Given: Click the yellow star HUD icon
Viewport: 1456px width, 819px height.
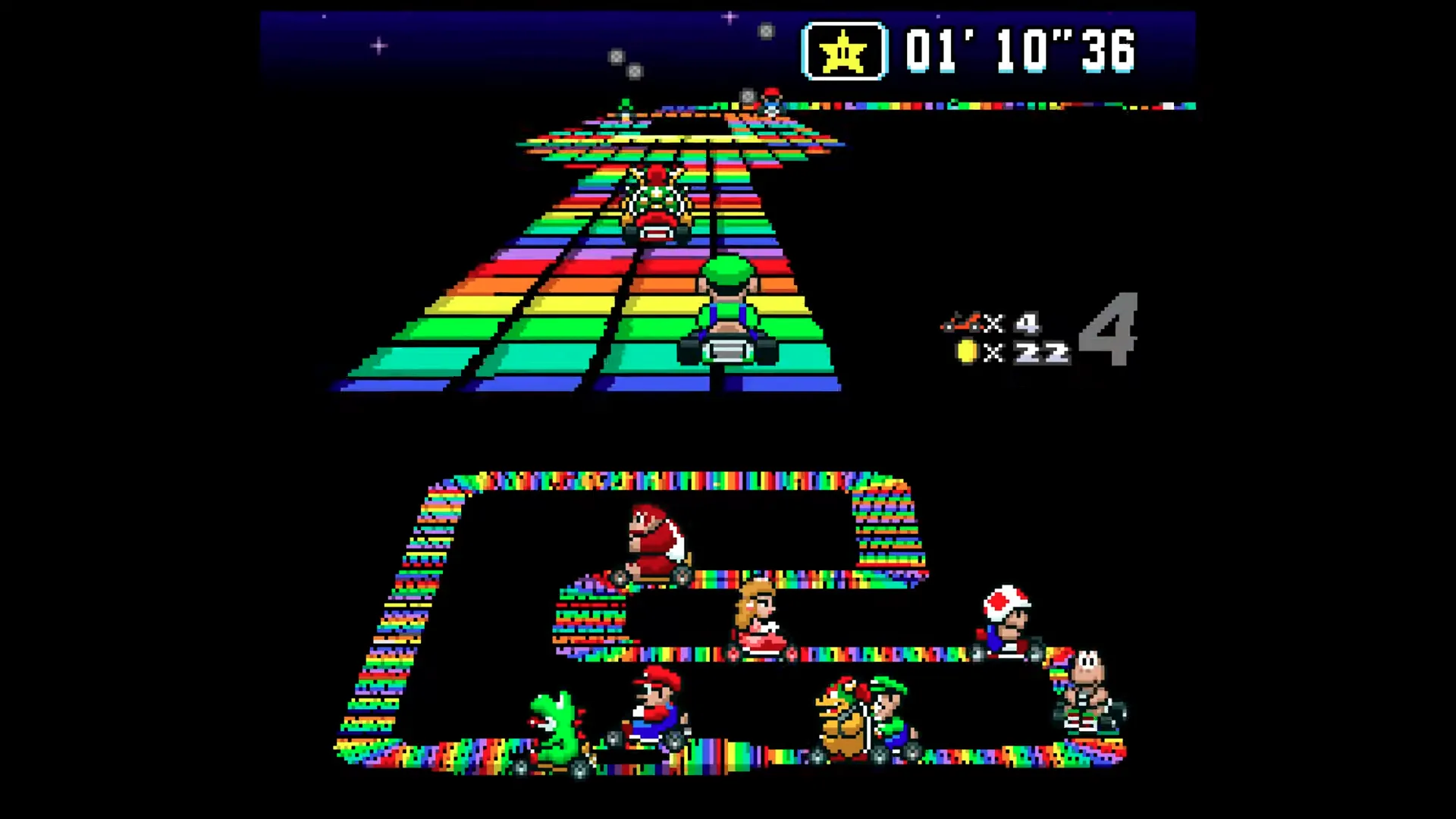Looking at the screenshot, I should click(842, 52).
